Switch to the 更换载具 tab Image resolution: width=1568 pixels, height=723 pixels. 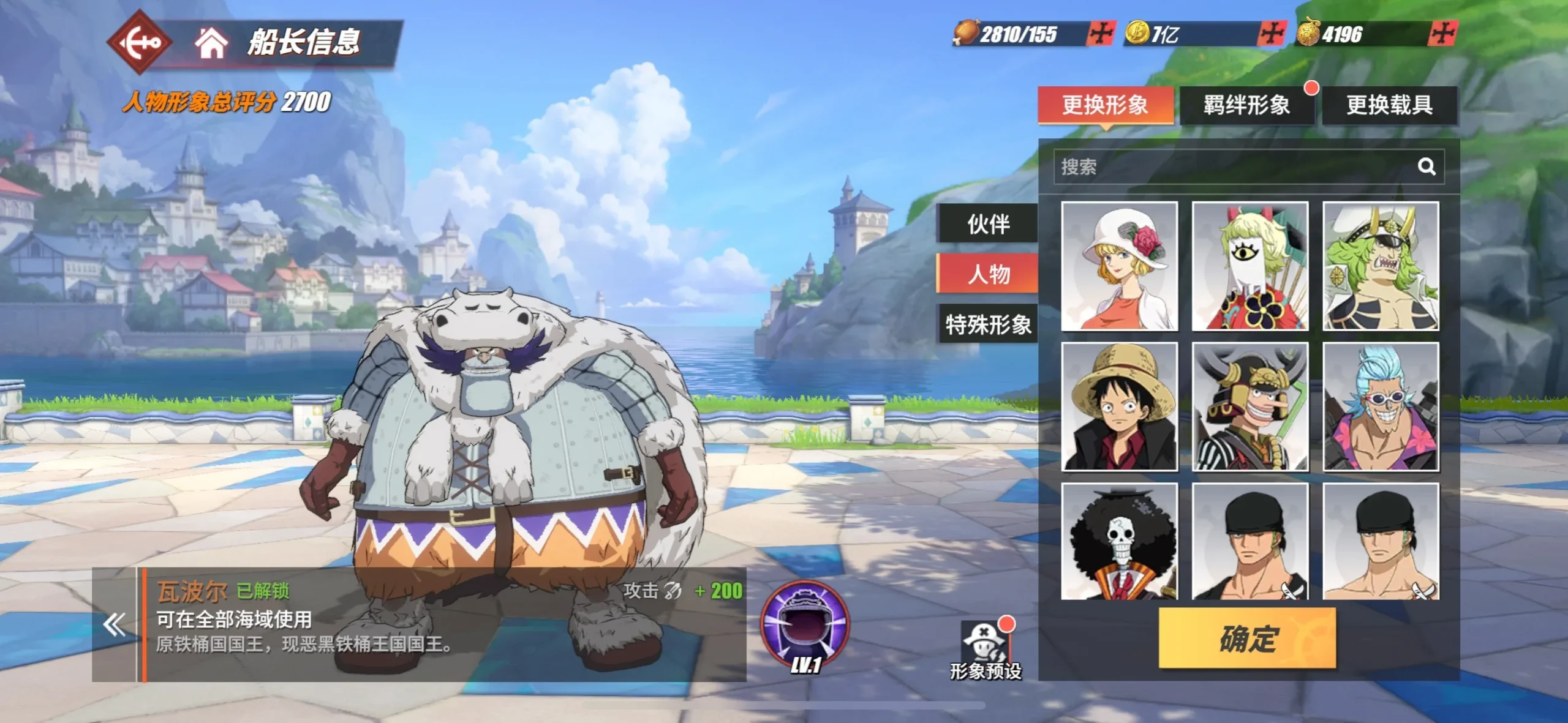(x=1389, y=105)
